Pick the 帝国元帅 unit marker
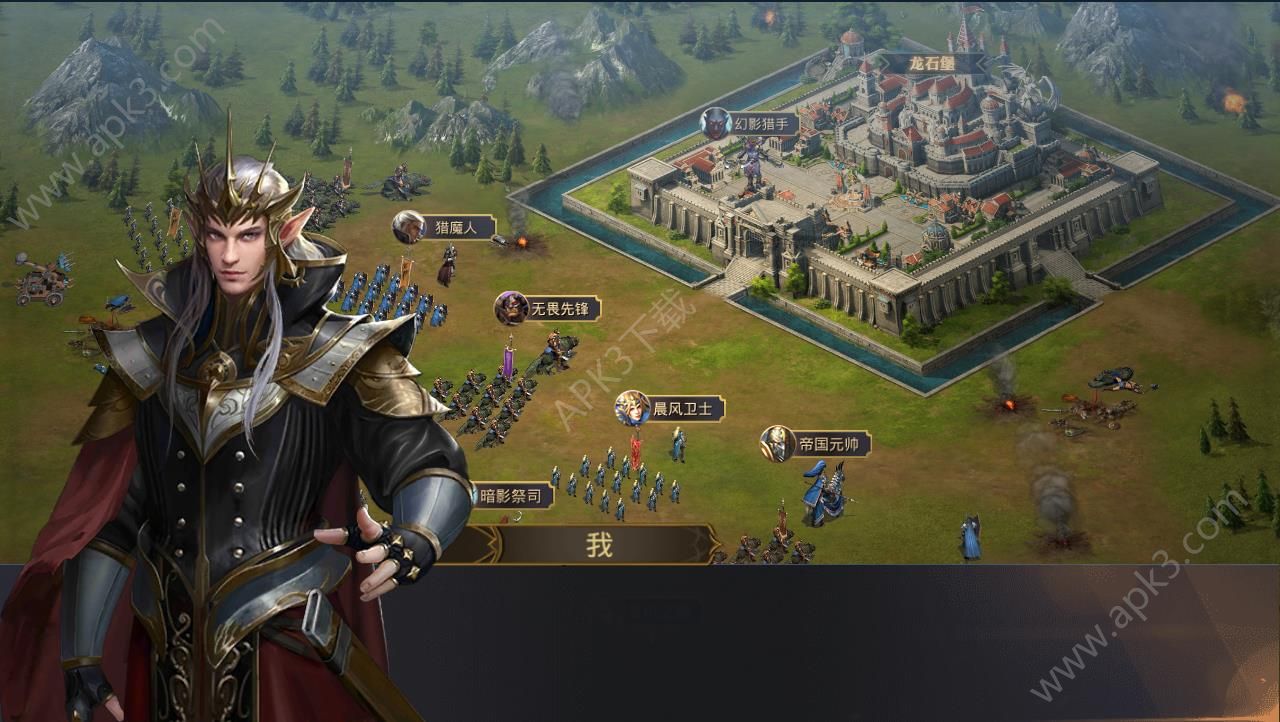Screen dimensions: 1280x722 tap(815, 444)
